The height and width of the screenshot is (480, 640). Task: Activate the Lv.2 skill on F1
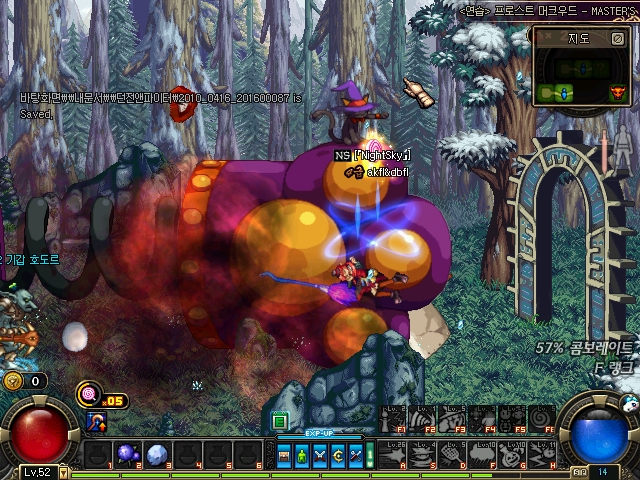click(393, 418)
